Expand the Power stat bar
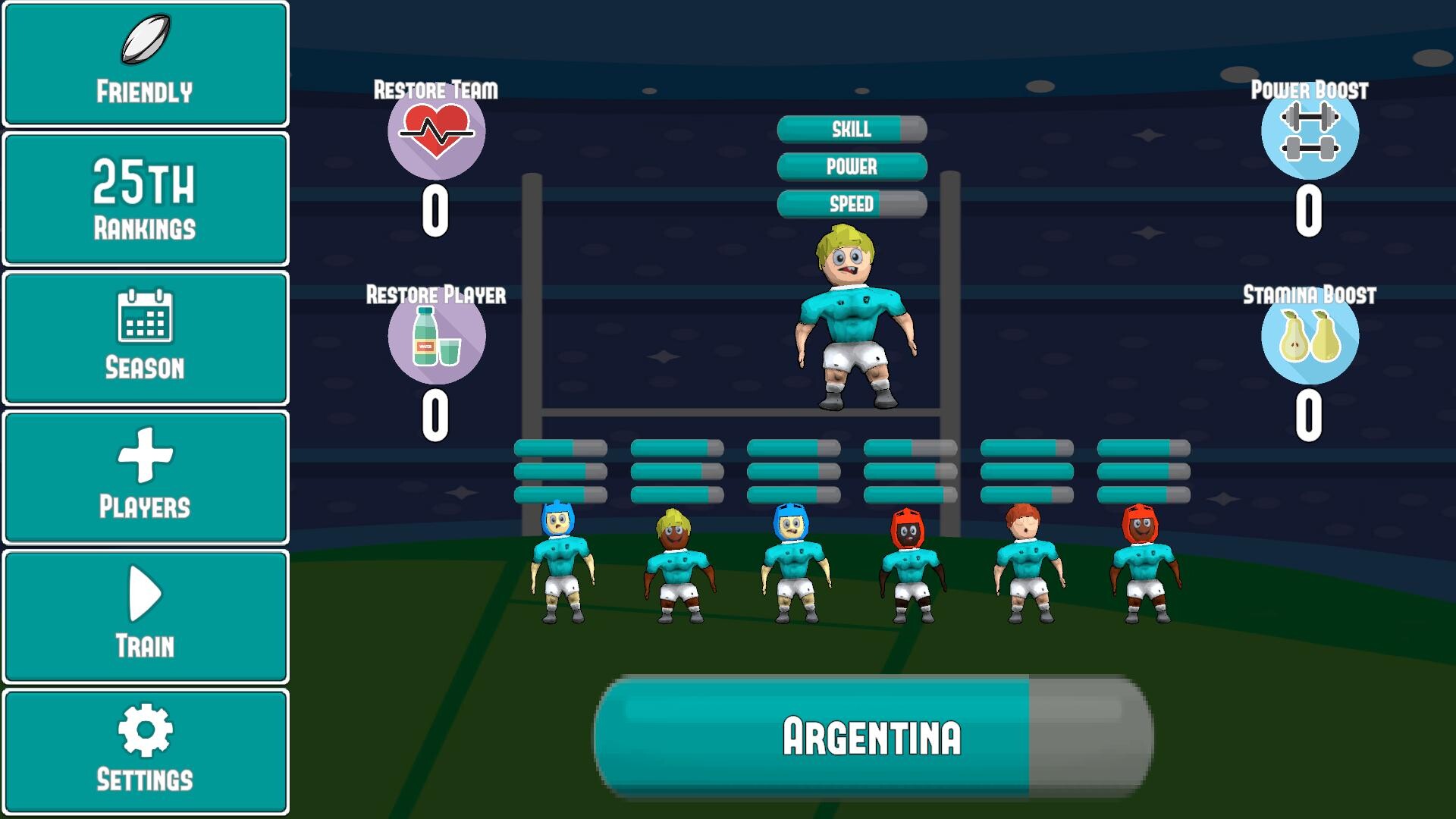Viewport: 1456px width, 819px height. click(x=851, y=166)
